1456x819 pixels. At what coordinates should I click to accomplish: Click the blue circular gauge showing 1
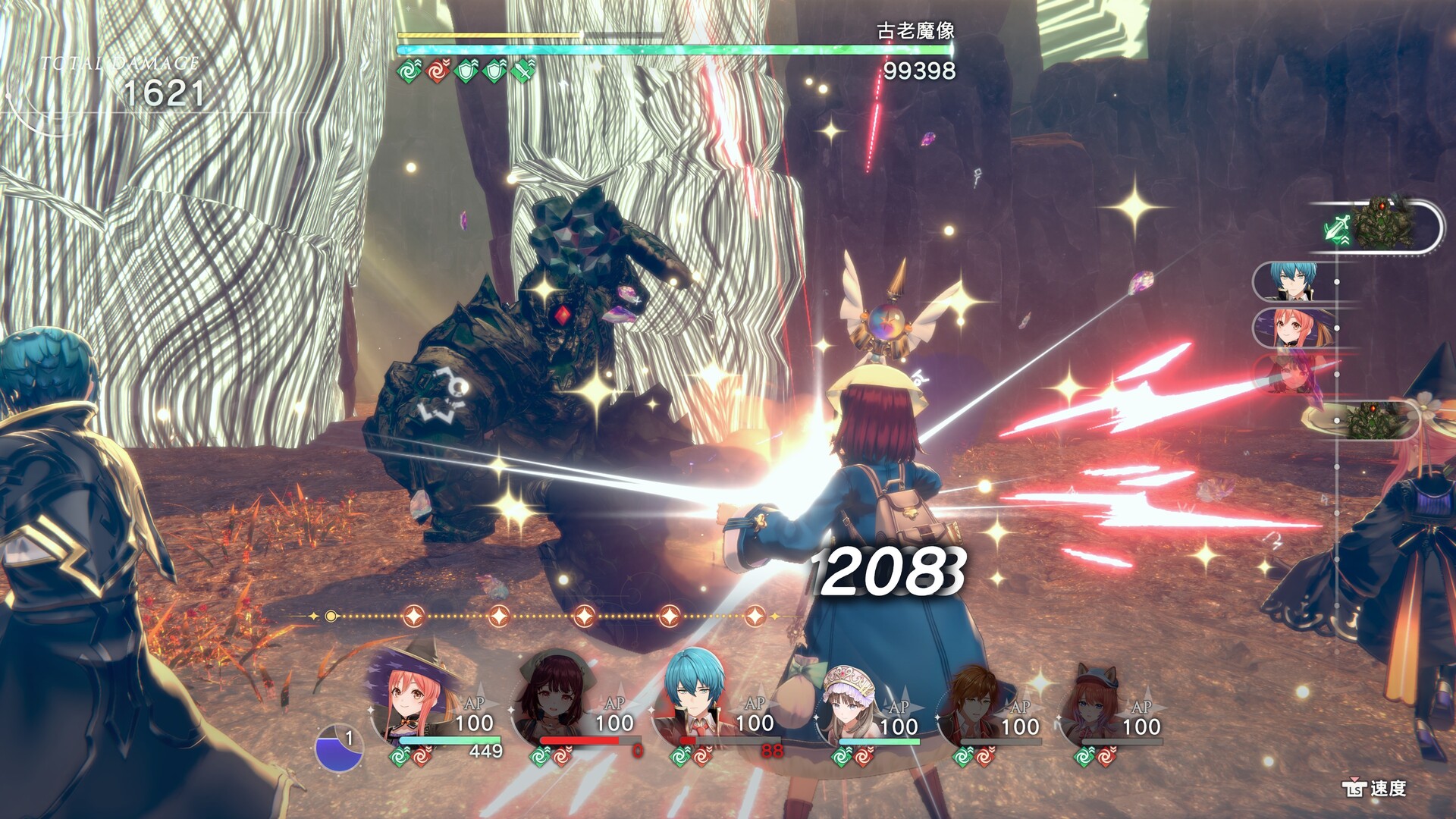click(x=338, y=748)
